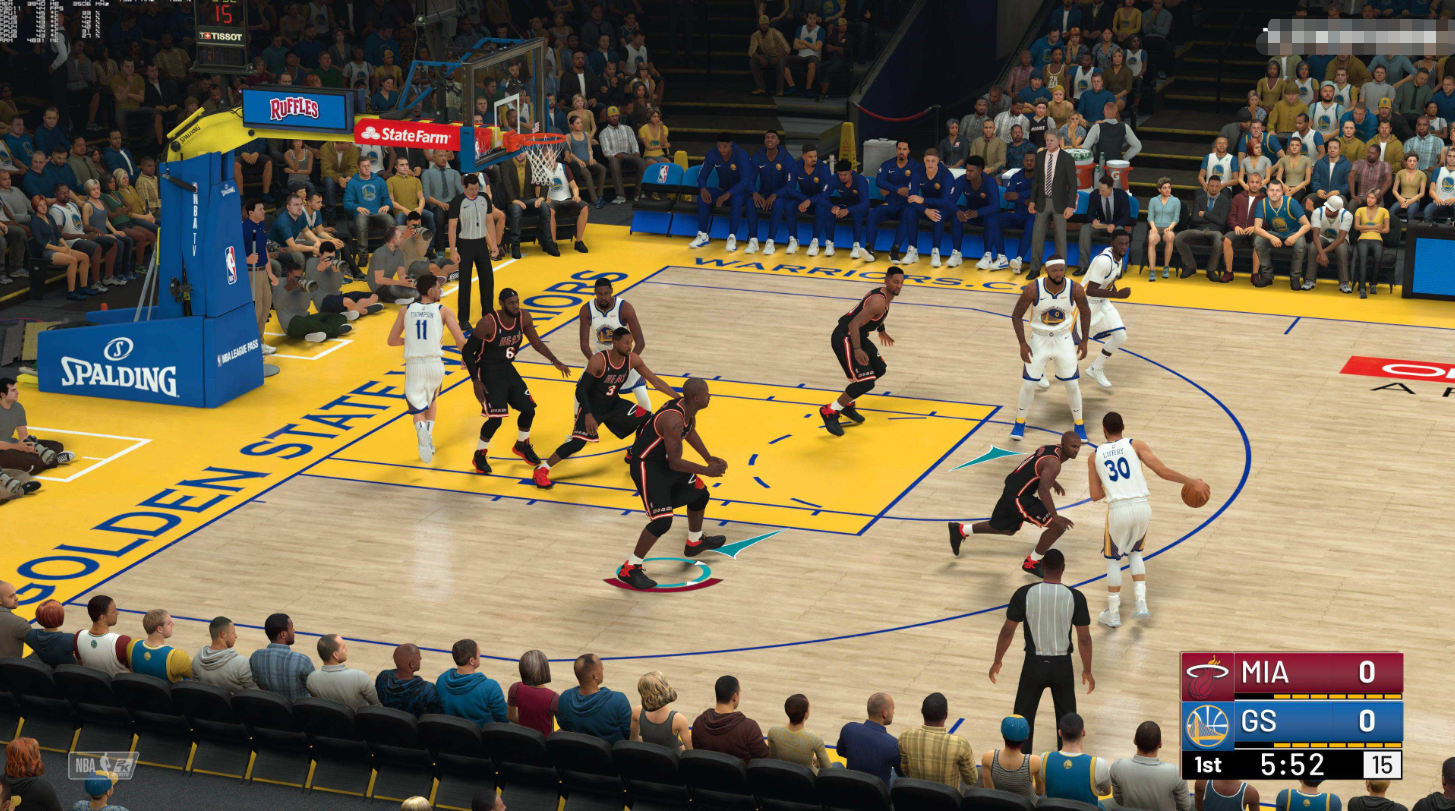The width and height of the screenshot is (1455, 811).
Task: Expand the MIA score row
Action: pyautogui.click(x=1369, y=674)
